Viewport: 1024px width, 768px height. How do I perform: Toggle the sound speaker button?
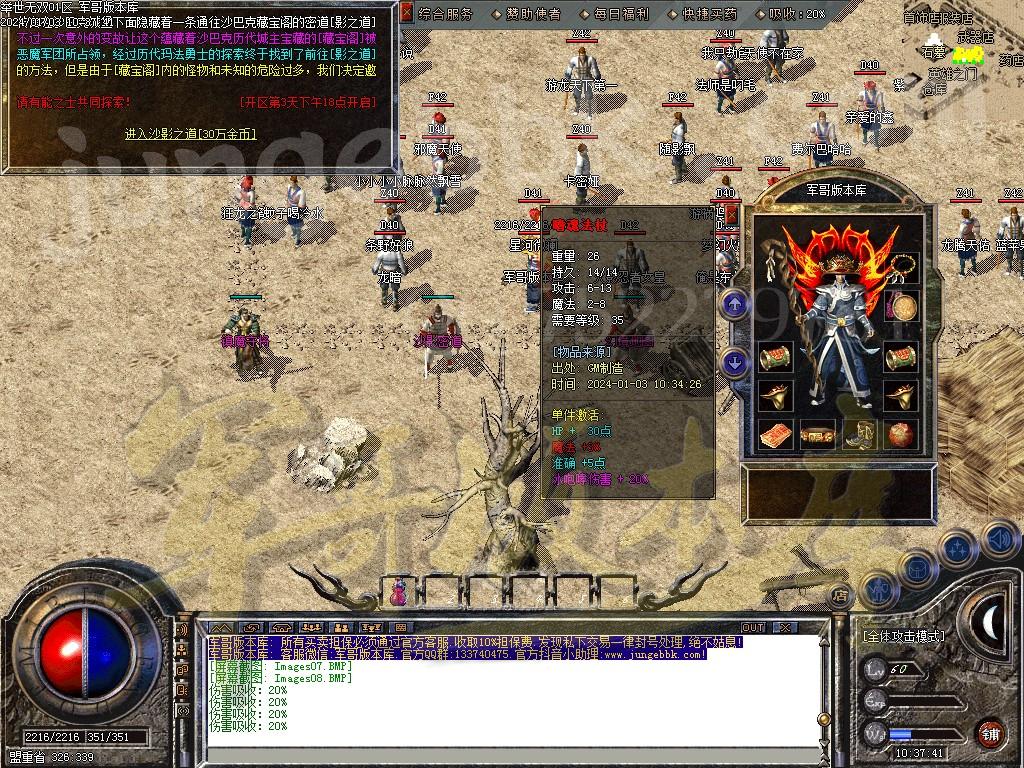click(x=998, y=541)
